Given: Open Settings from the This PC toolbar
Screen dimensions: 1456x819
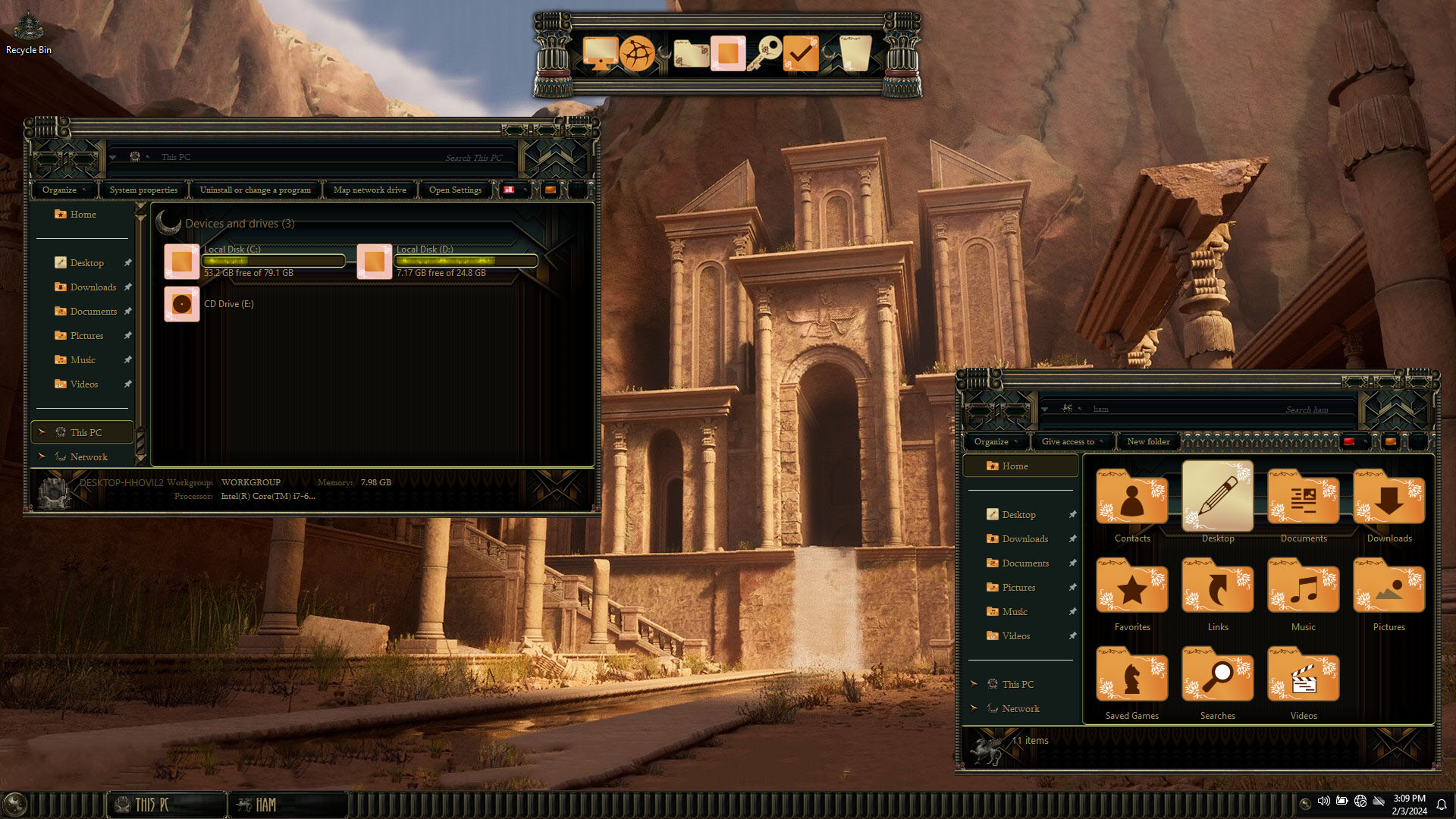Looking at the screenshot, I should (455, 190).
